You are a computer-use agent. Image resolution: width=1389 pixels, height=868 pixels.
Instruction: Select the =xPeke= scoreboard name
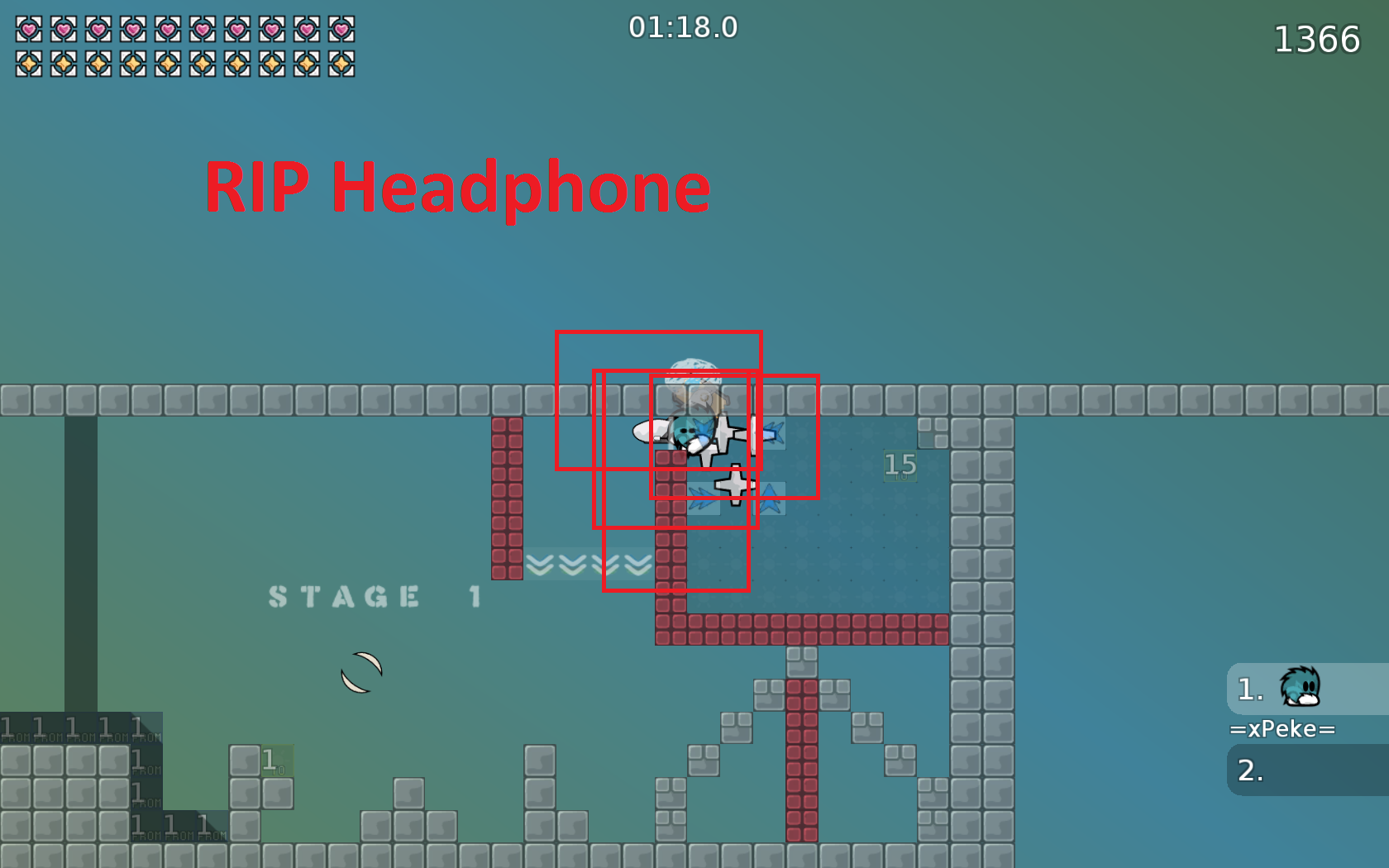click(x=1282, y=728)
